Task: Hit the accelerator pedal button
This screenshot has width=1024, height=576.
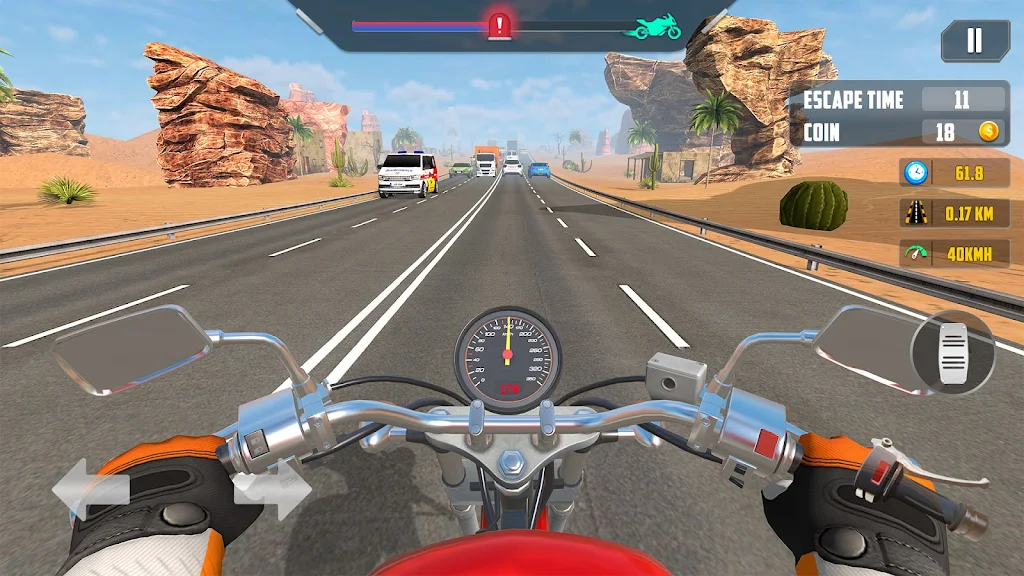Action: pos(952,352)
